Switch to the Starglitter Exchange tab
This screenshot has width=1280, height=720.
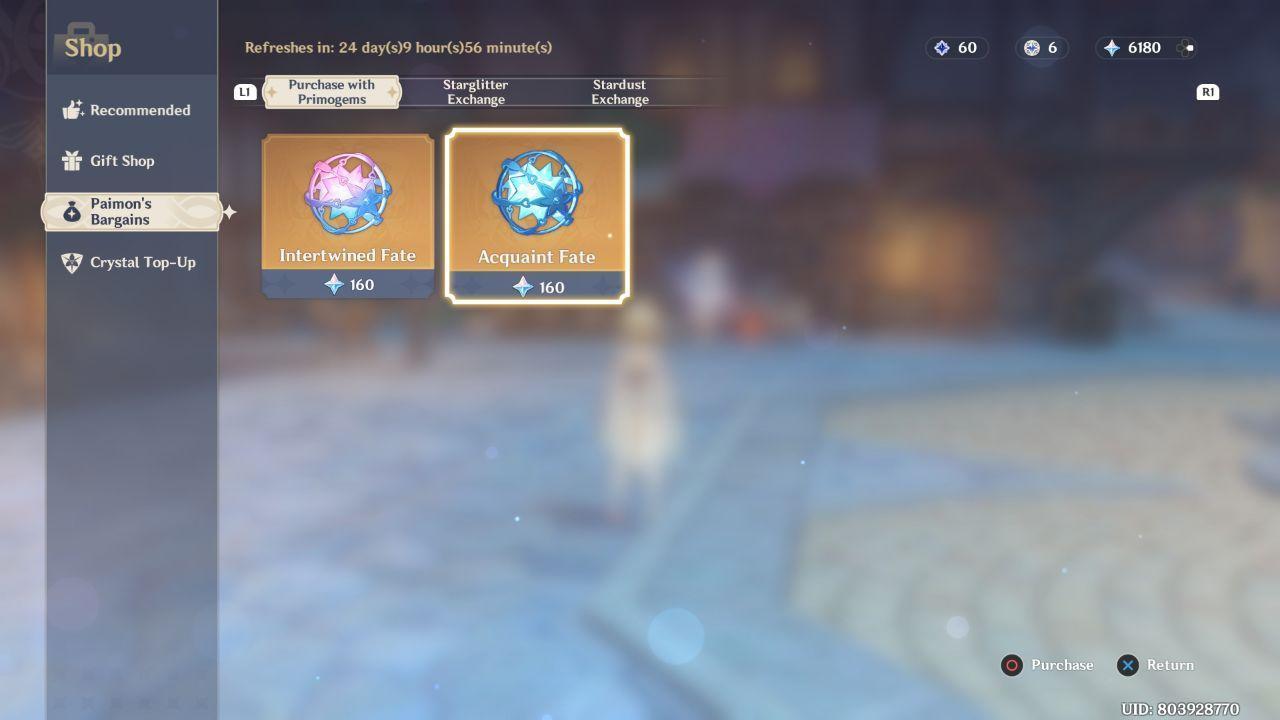coord(475,92)
